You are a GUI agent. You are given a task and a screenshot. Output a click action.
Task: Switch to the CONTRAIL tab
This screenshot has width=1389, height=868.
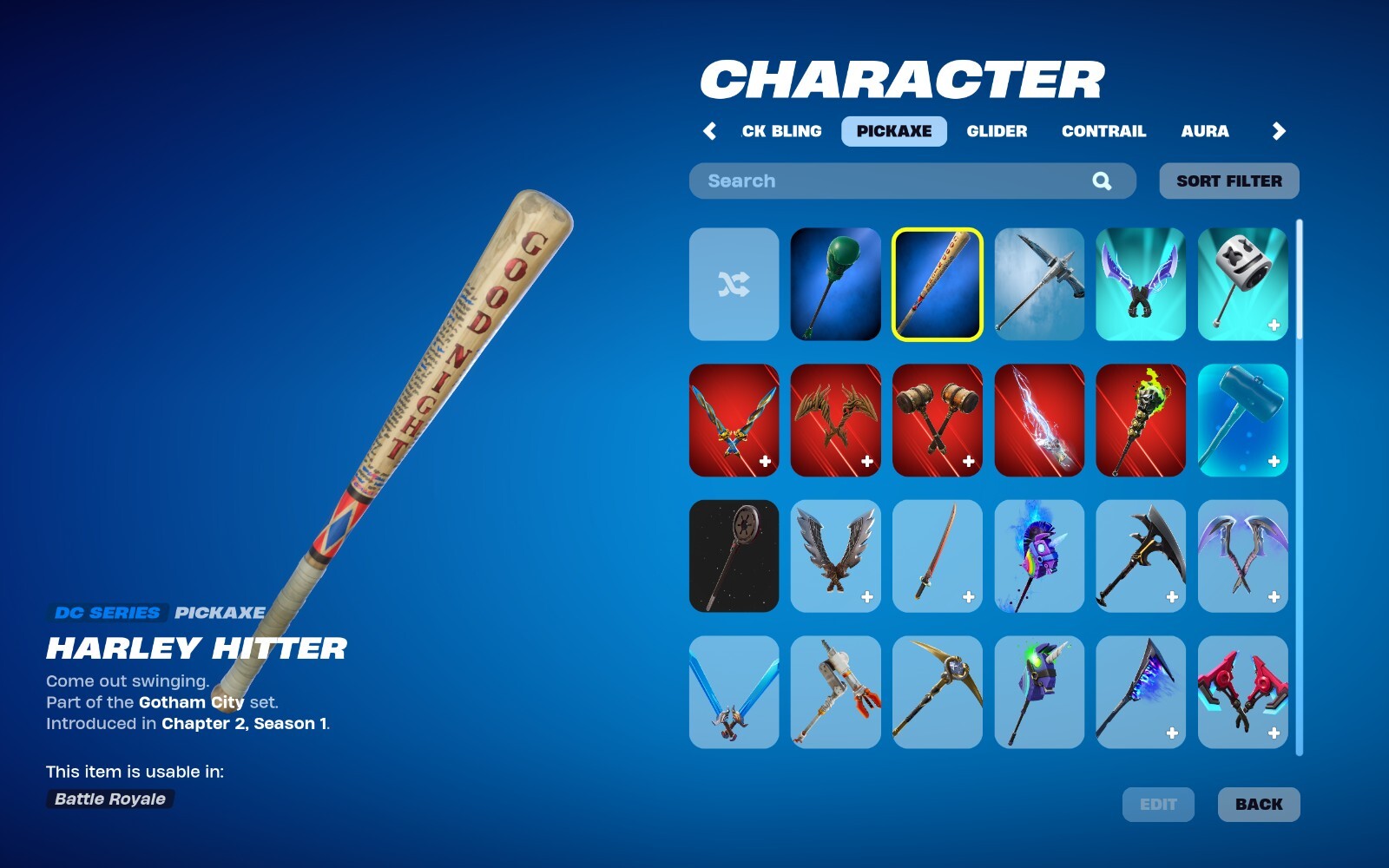[x=1103, y=131]
